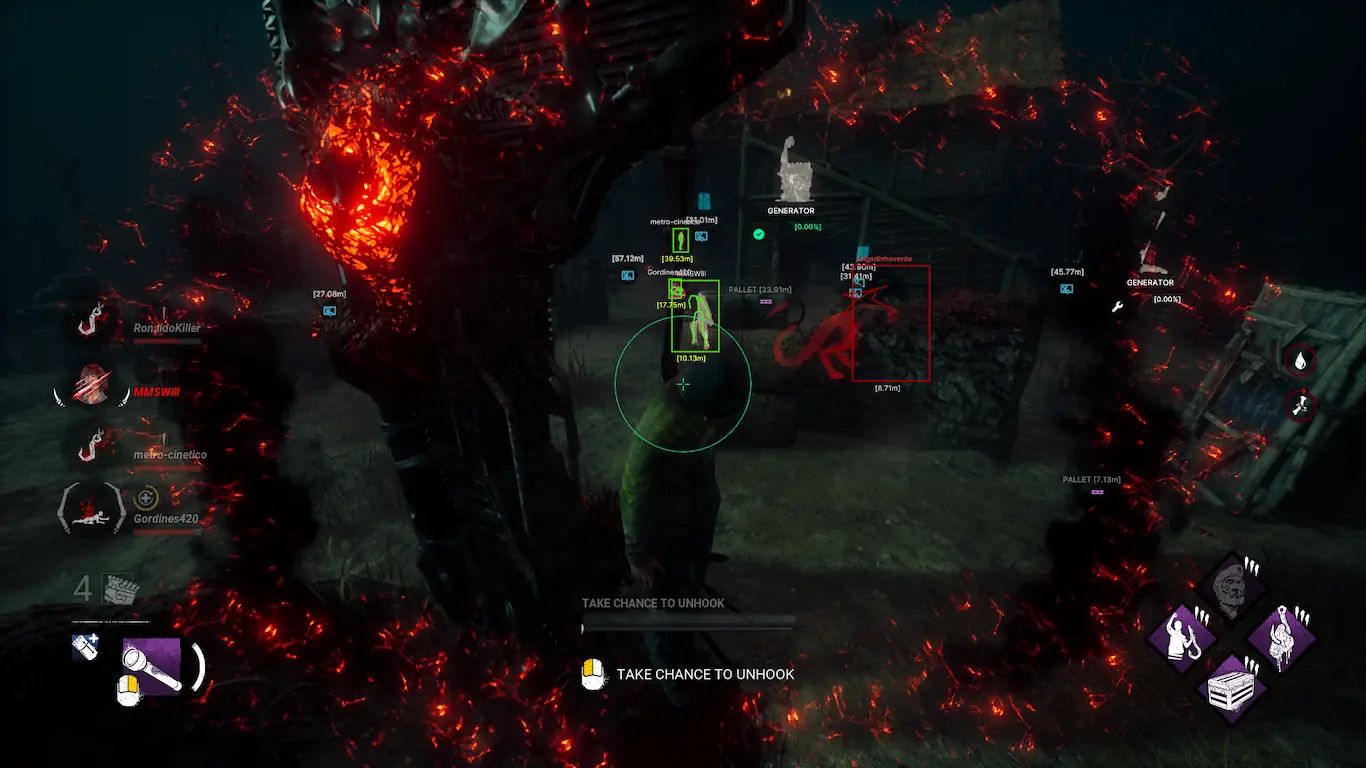Viewport: 1366px width, 768px height.
Task: Select the flashlight item slot
Action: 152,665
